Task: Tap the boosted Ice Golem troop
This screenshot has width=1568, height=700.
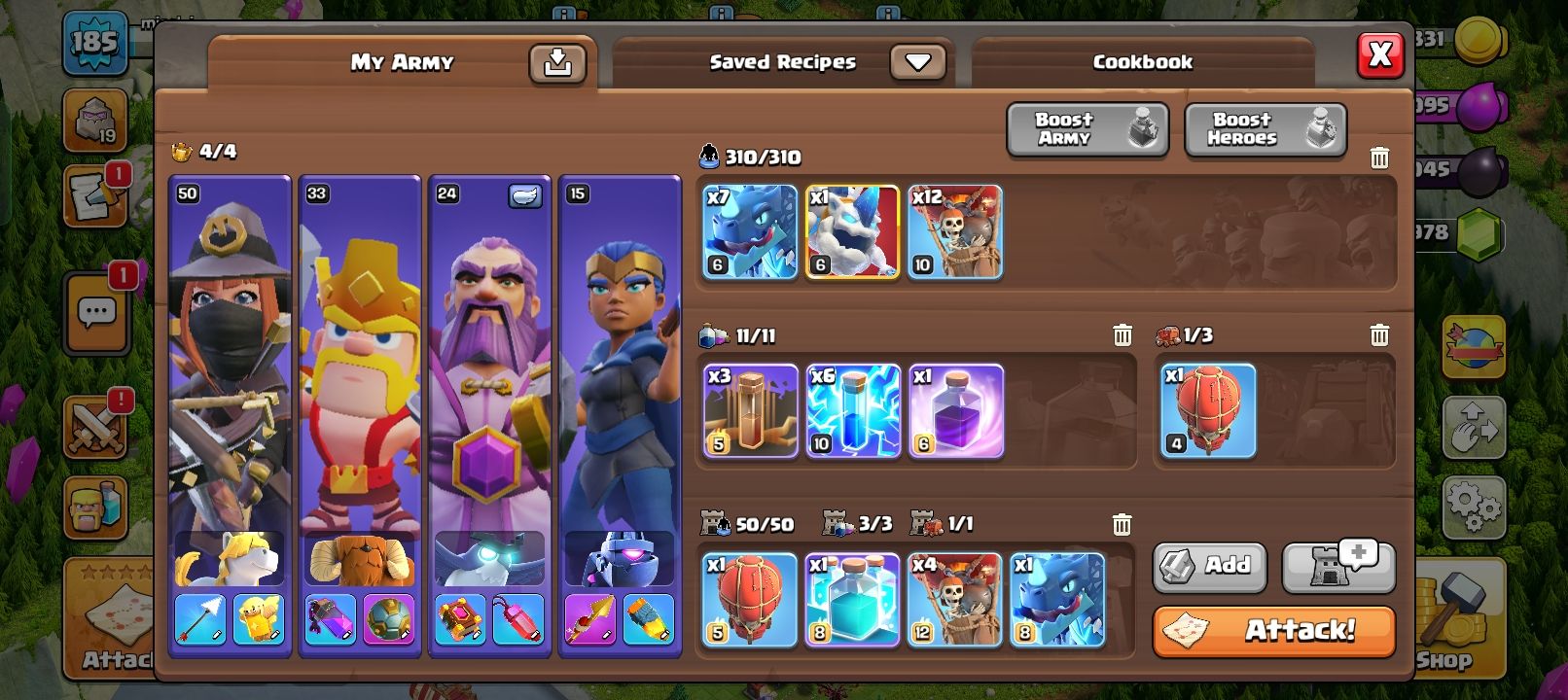Action: (852, 231)
